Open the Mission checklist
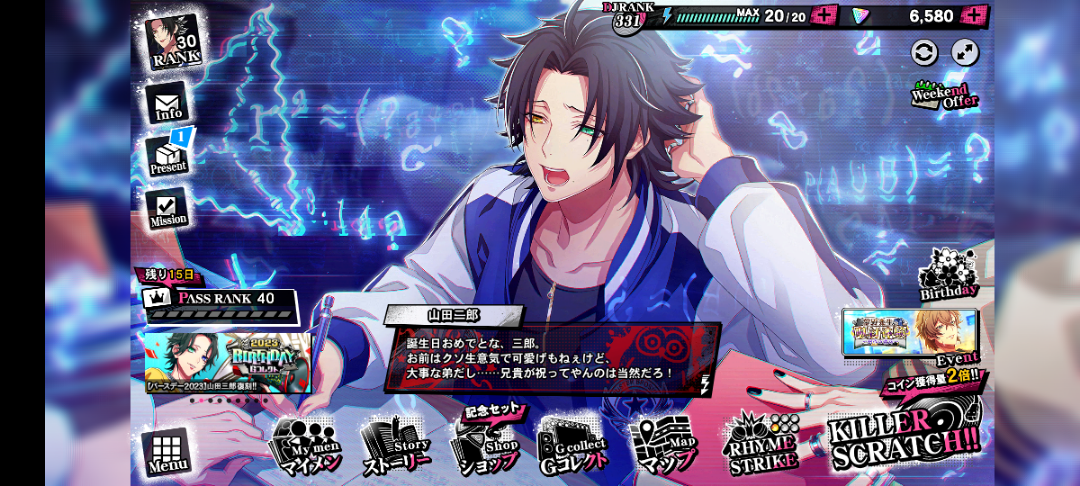 click(168, 208)
